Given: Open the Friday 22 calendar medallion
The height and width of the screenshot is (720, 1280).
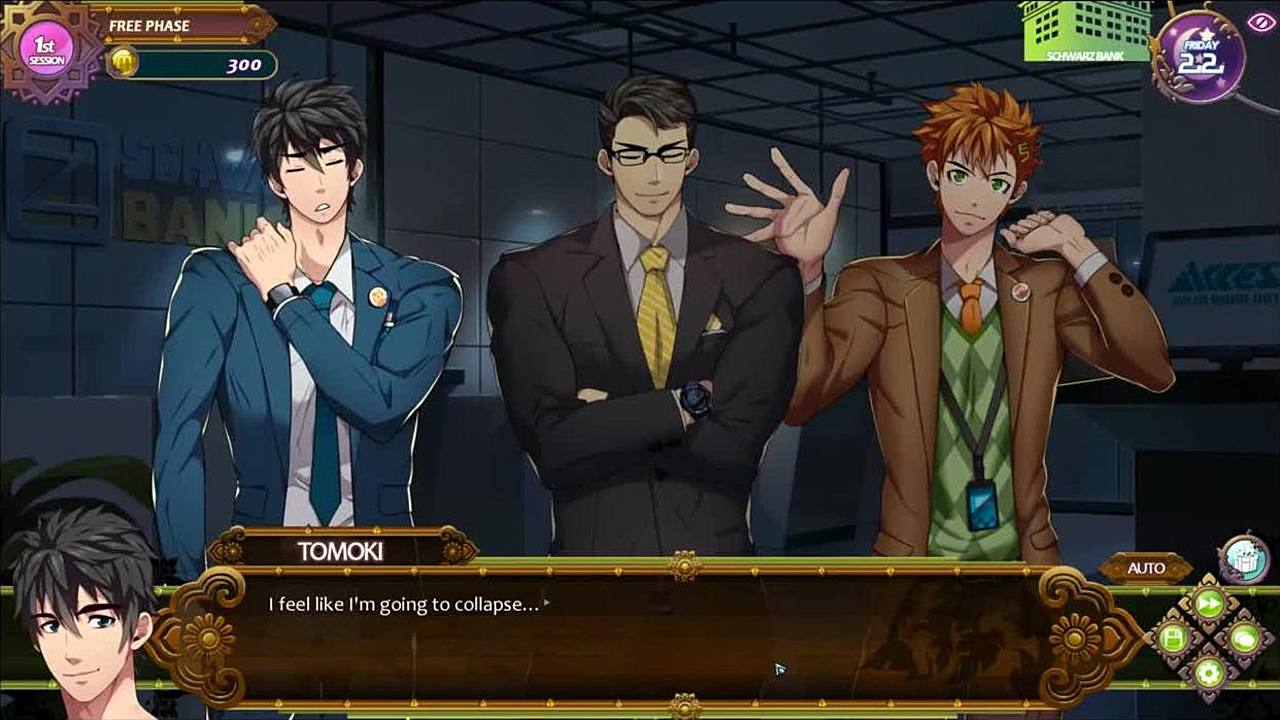Looking at the screenshot, I should click(x=1199, y=57).
